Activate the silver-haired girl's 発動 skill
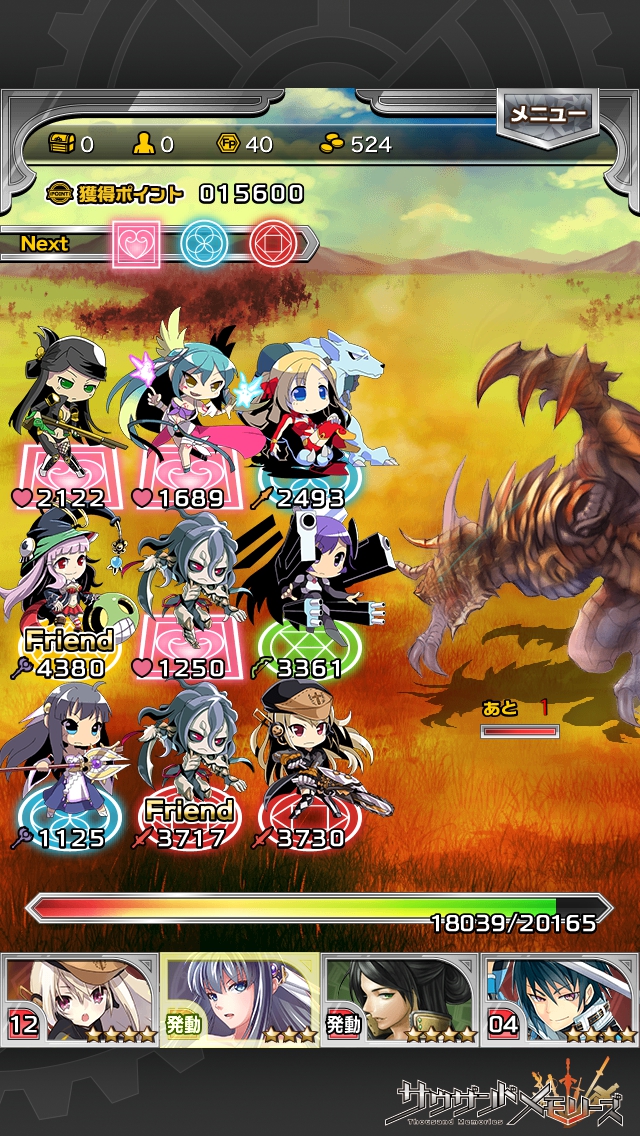The image size is (640, 1136). point(240,1000)
